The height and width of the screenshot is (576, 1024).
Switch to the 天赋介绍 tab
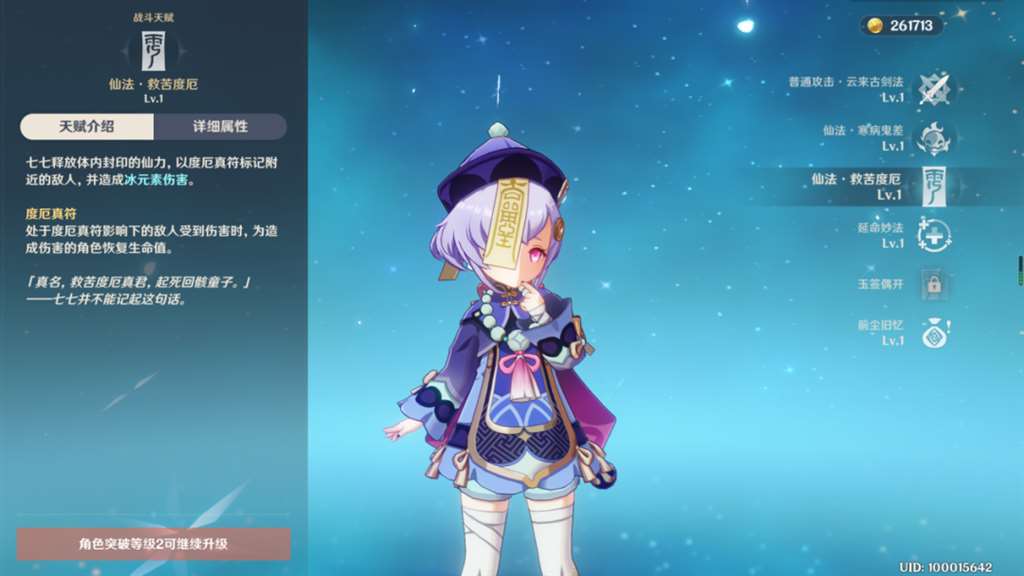(x=87, y=127)
